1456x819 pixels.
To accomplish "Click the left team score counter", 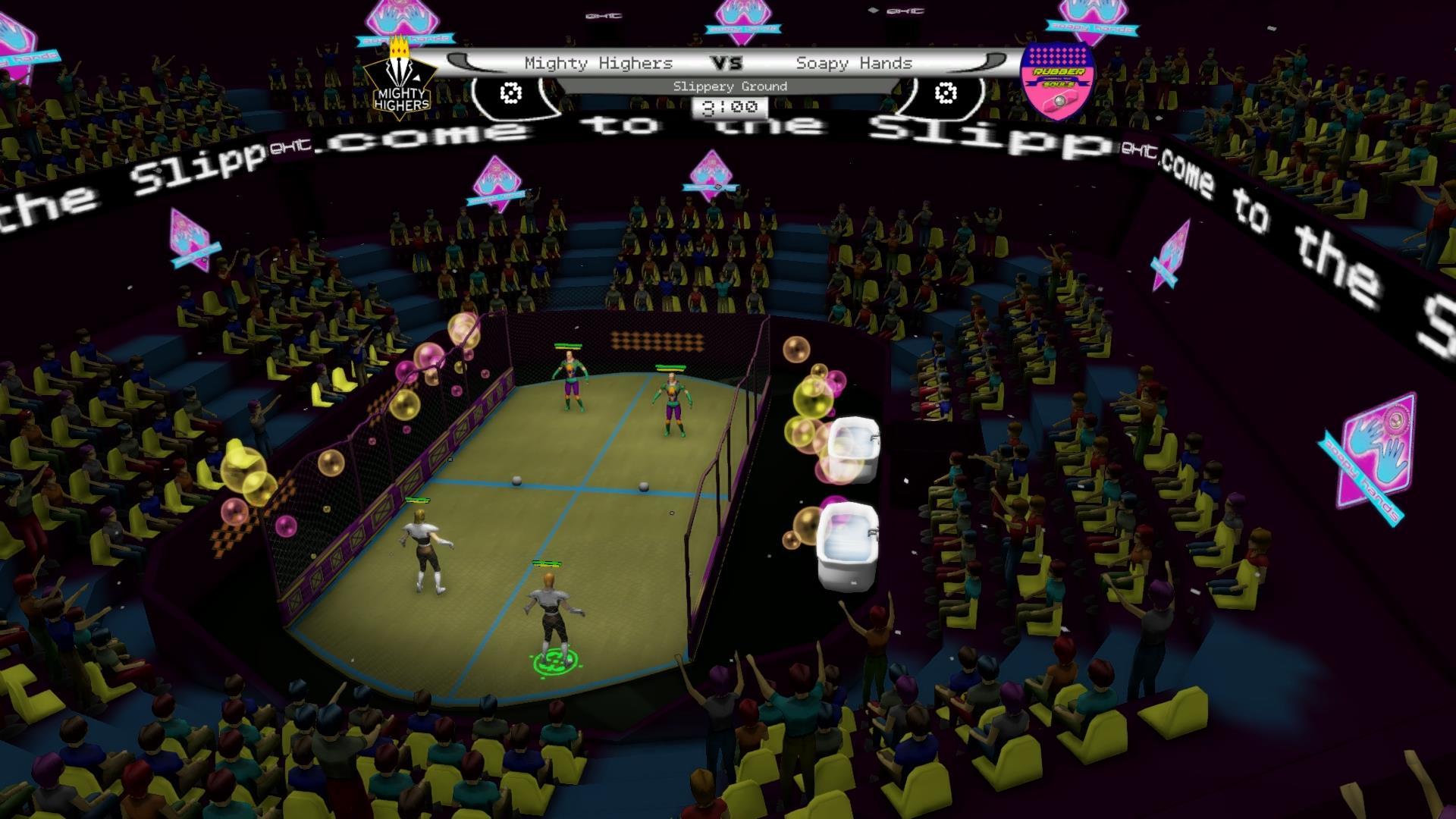I will coord(510,93).
